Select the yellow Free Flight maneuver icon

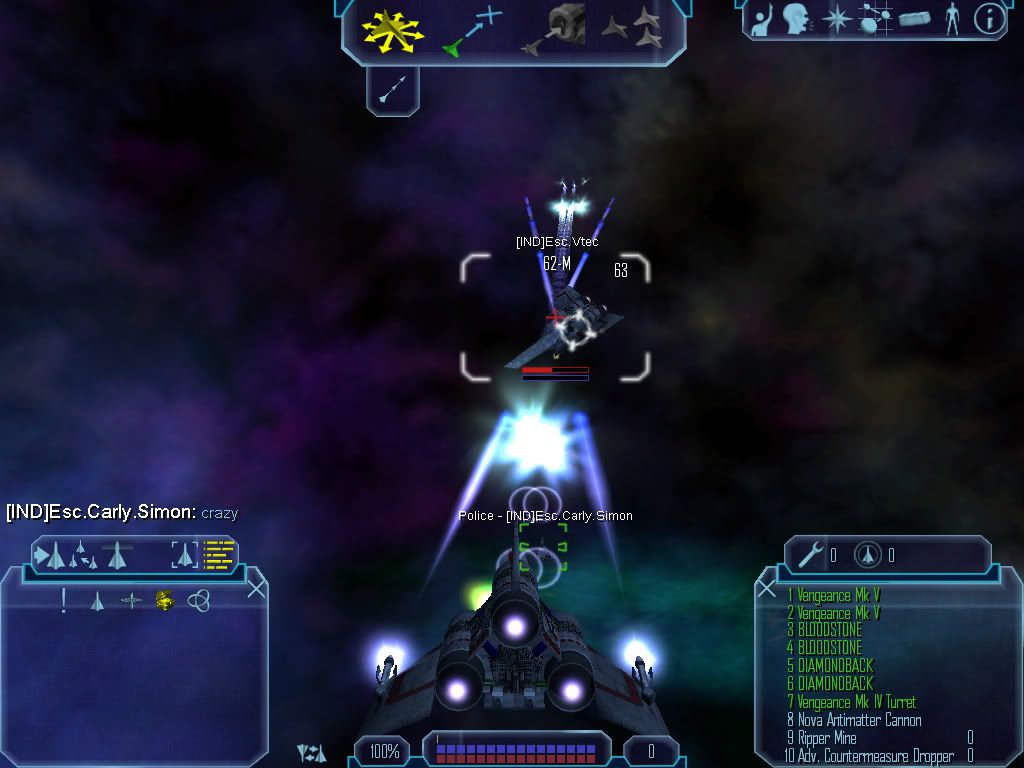coord(393,30)
